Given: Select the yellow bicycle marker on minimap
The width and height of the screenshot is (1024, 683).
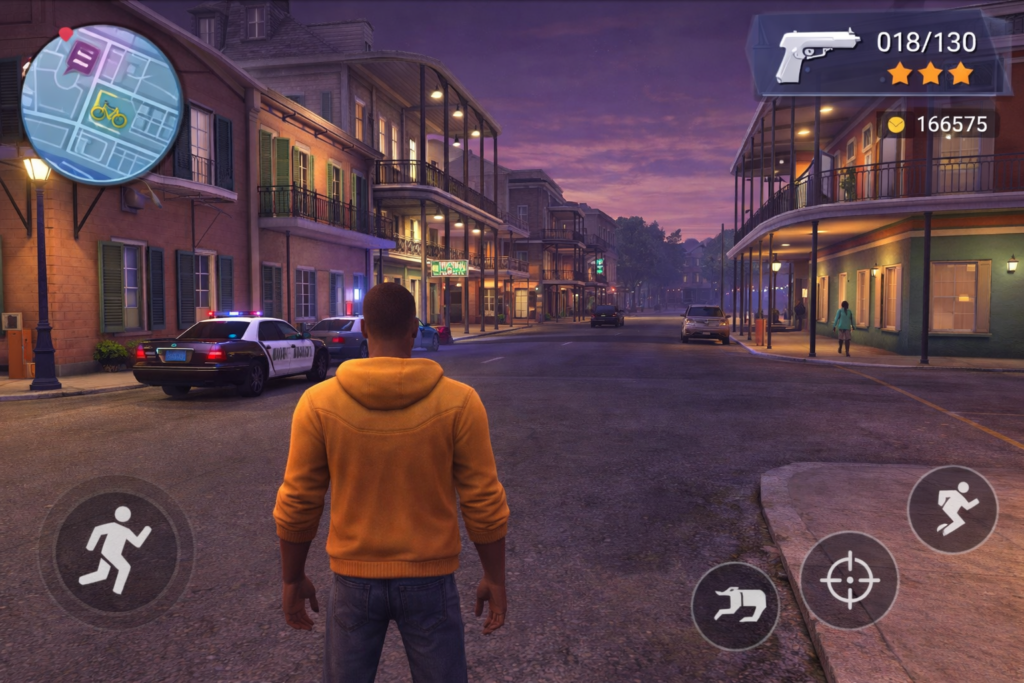Looking at the screenshot, I should (109, 112).
